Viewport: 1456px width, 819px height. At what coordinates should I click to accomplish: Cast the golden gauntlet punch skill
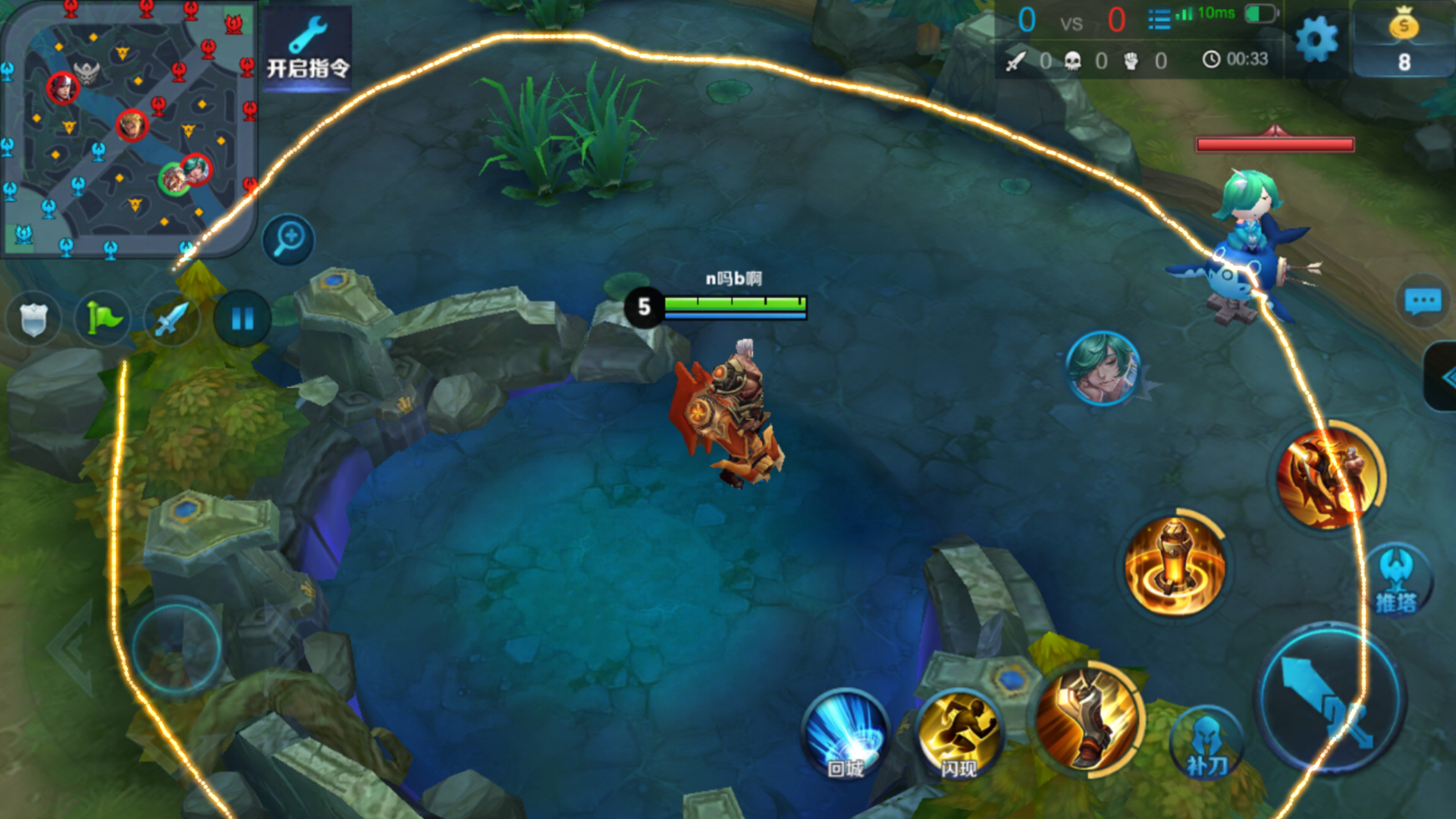[1087, 719]
